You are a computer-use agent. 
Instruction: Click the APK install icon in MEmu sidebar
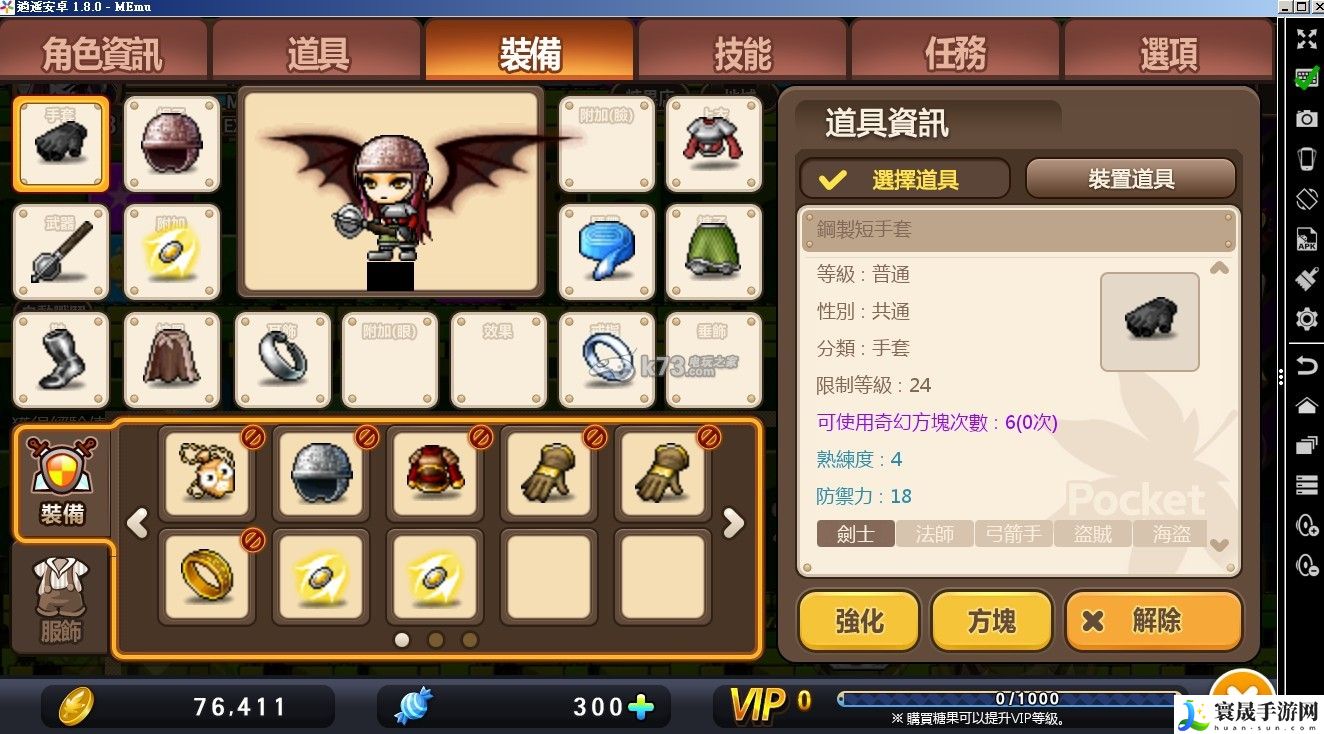click(1307, 240)
